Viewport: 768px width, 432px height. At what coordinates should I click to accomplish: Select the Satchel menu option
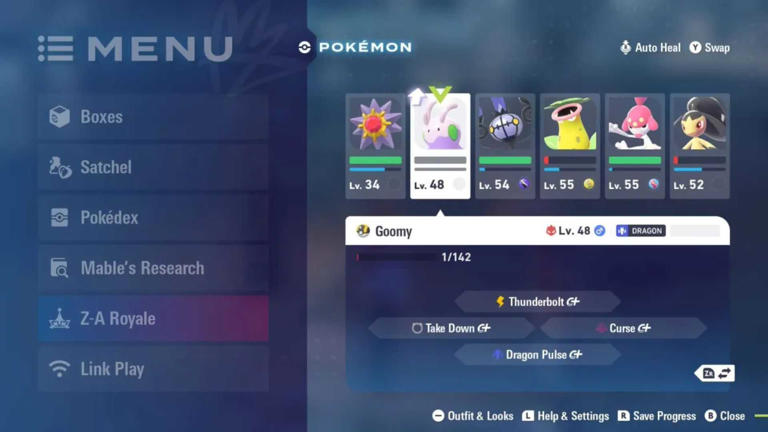(x=152, y=167)
